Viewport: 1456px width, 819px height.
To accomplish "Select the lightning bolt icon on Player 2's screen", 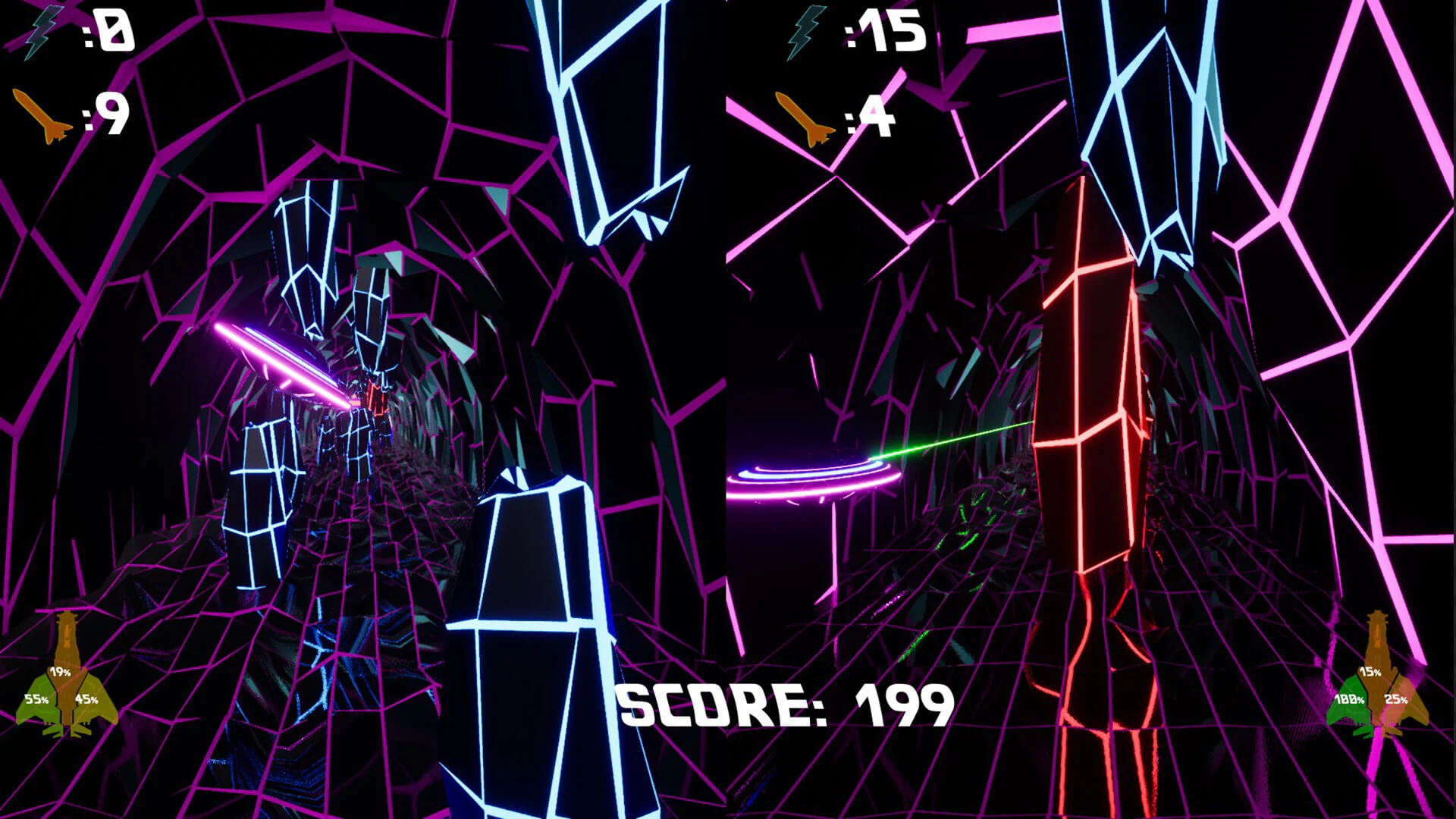I will click(804, 32).
